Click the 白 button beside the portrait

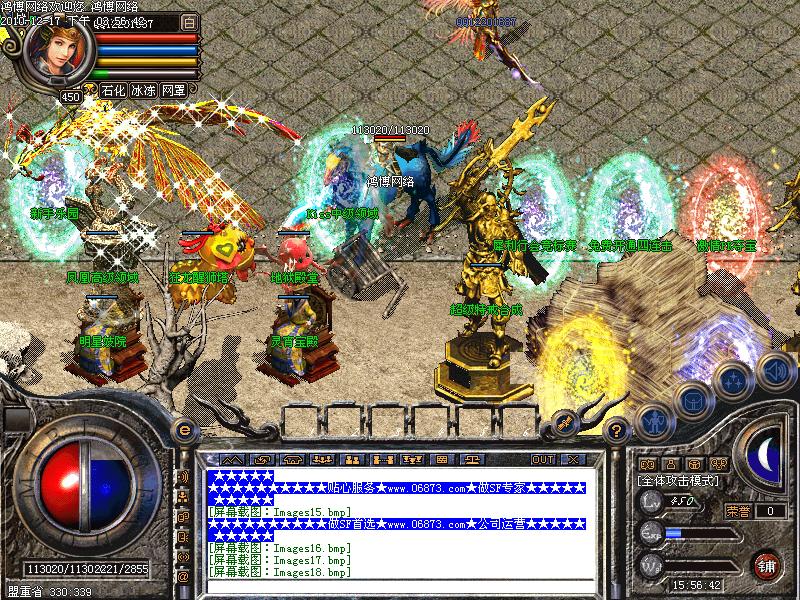pos(190,20)
